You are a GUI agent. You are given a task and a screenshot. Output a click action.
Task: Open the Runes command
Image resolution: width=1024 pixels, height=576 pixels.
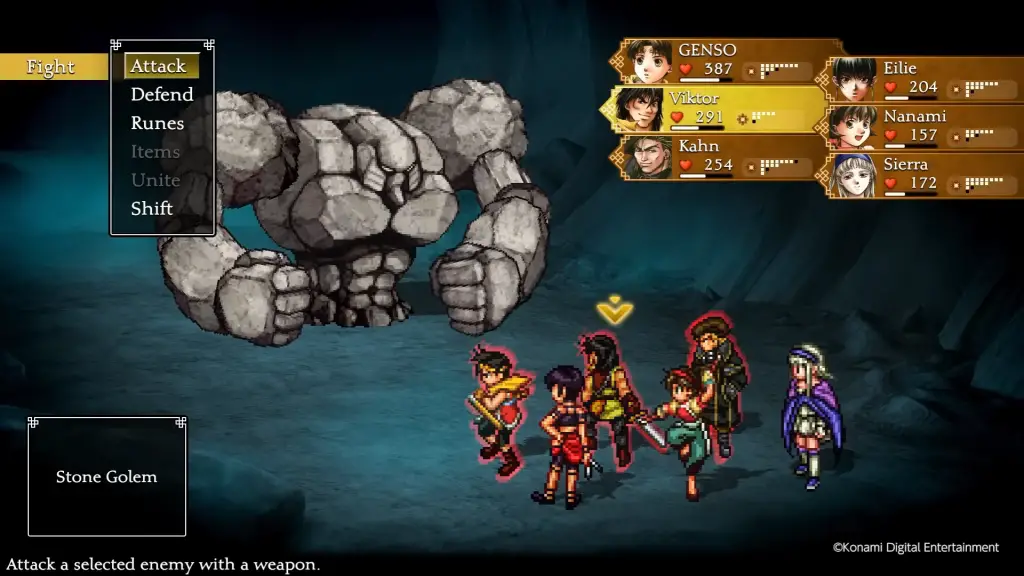(x=158, y=123)
